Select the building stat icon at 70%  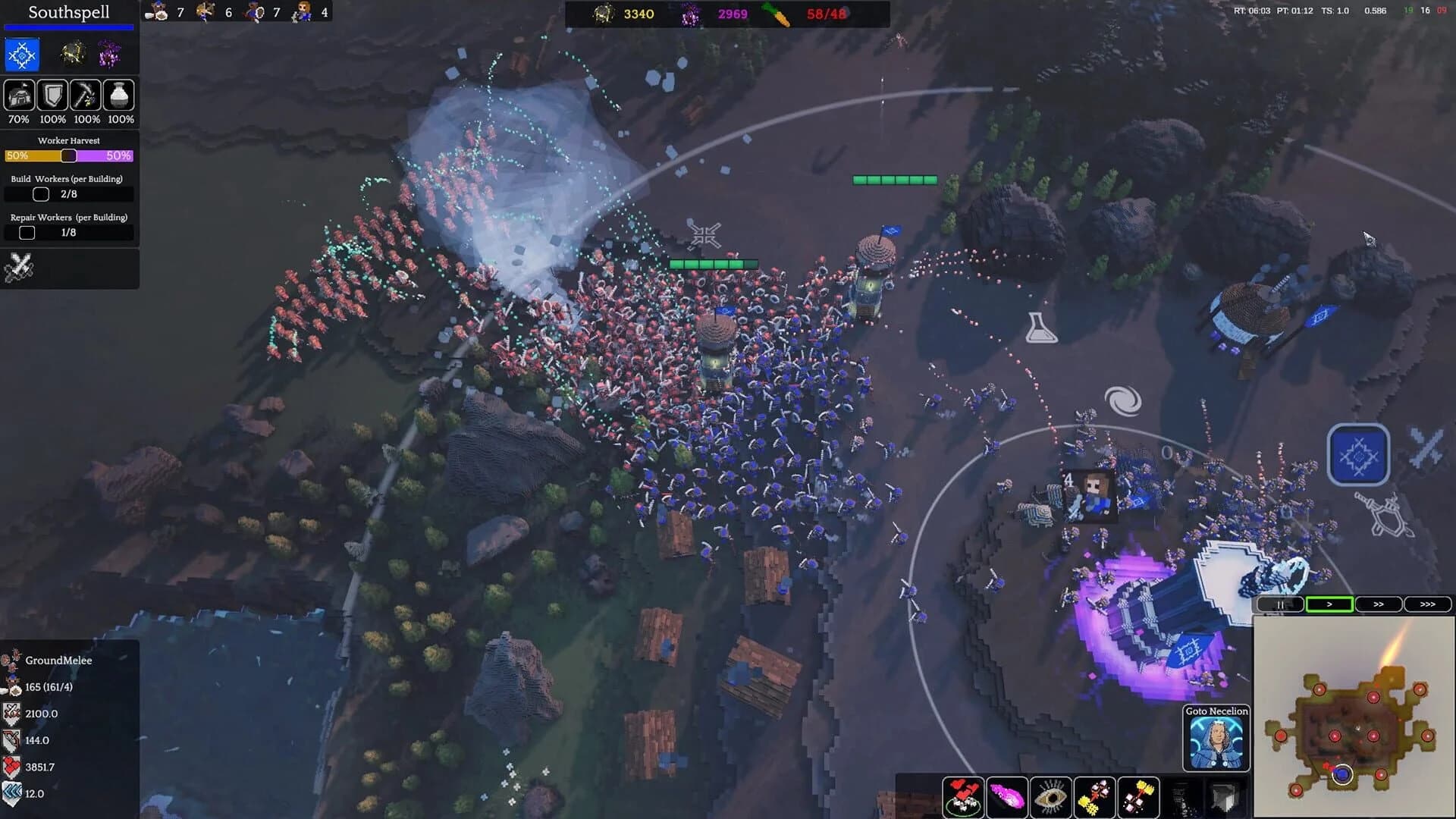pos(19,95)
